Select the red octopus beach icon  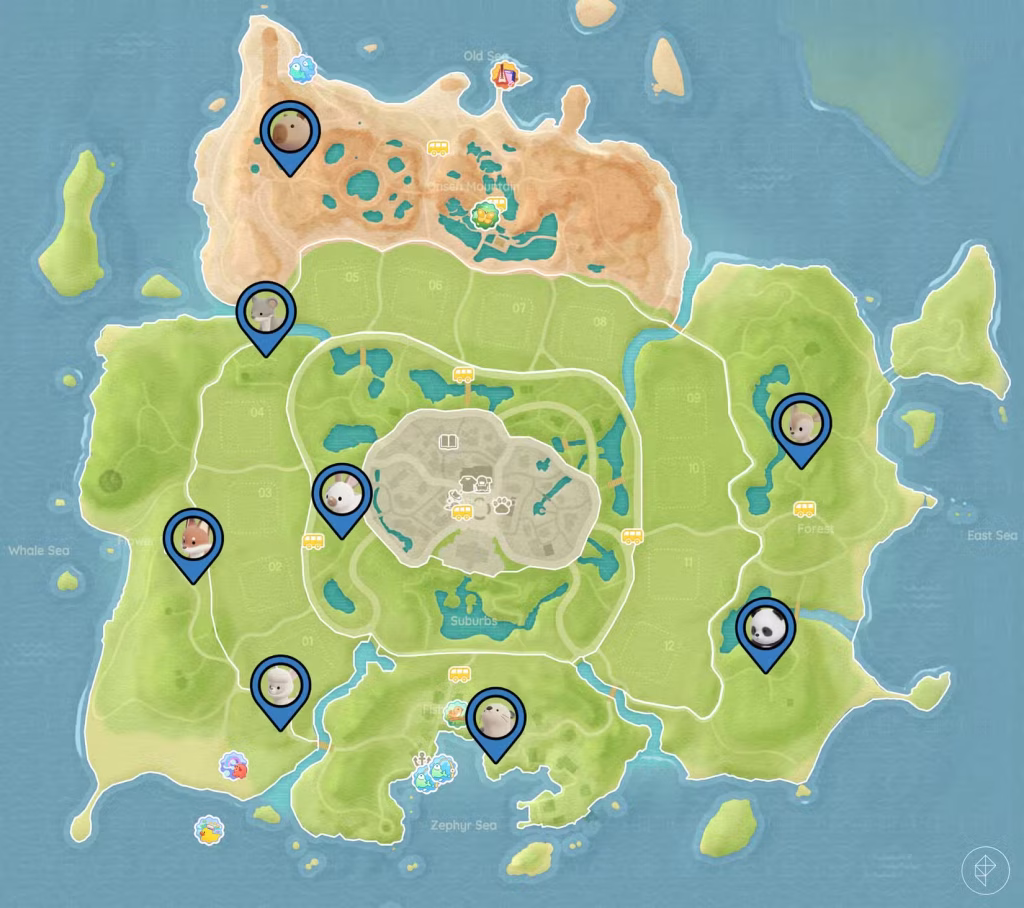[x=234, y=767]
